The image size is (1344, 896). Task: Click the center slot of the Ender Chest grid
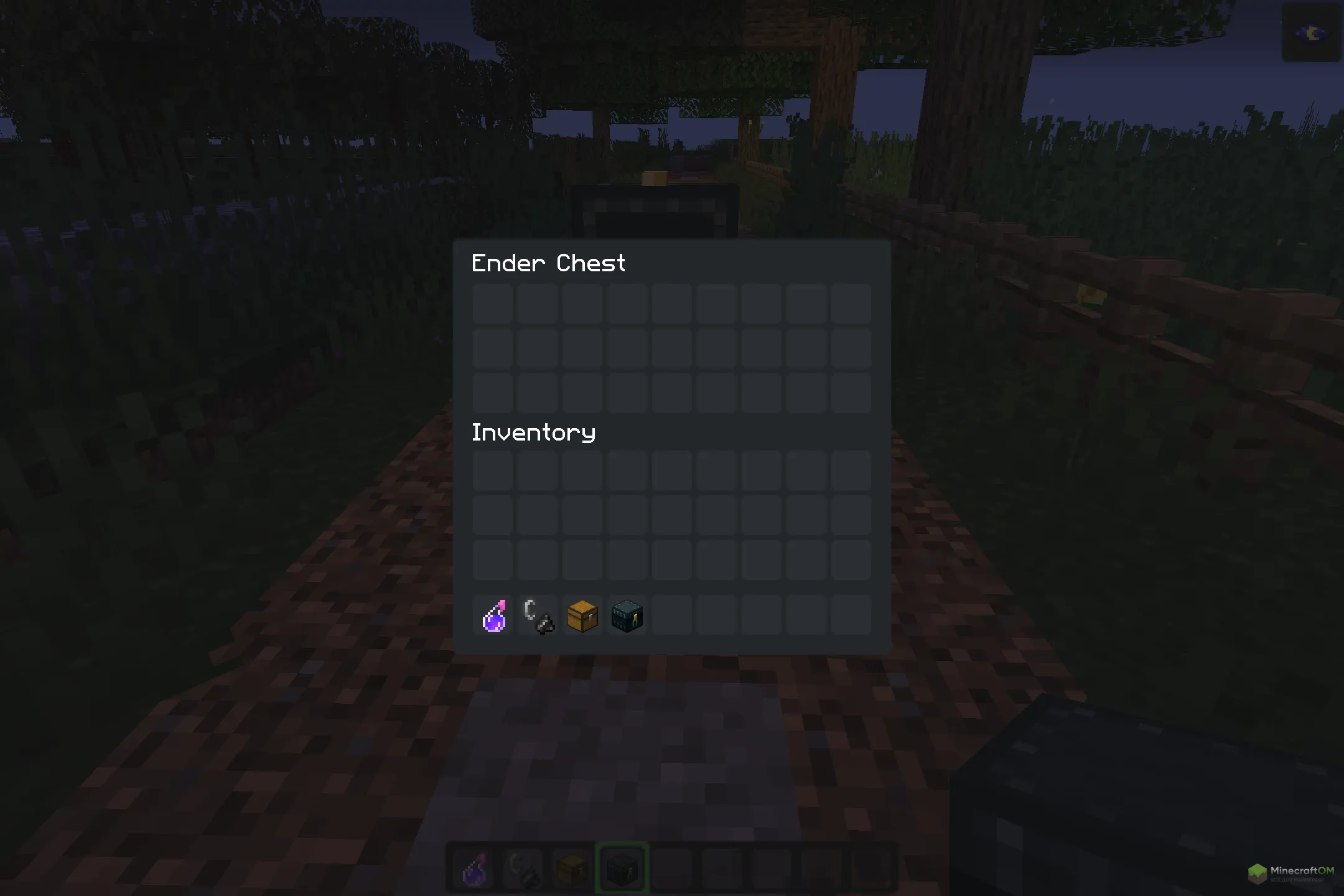tap(673, 348)
